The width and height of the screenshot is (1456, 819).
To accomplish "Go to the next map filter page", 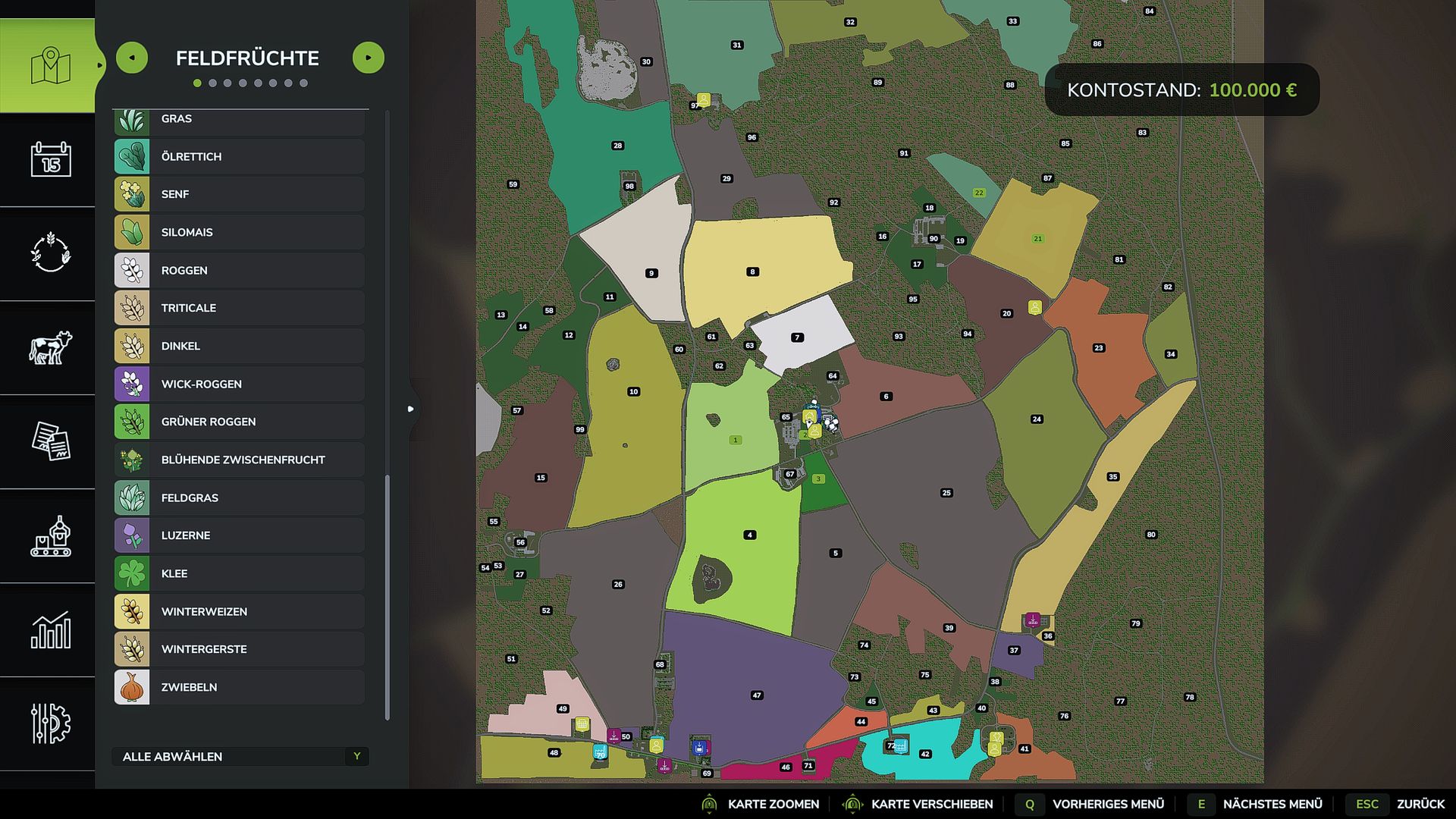I will click(x=369, y=58).
